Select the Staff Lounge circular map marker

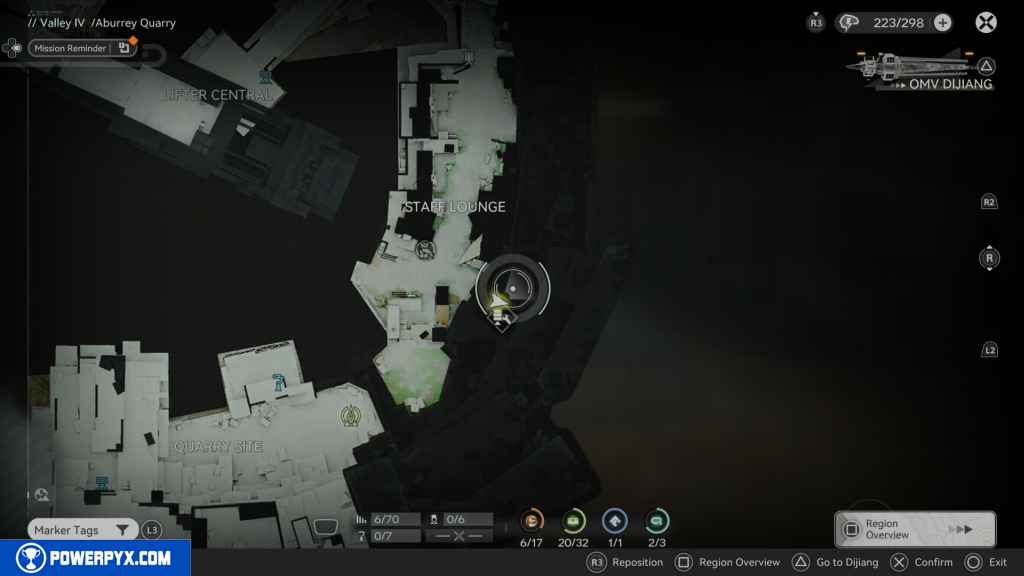[x=425, y=249]
